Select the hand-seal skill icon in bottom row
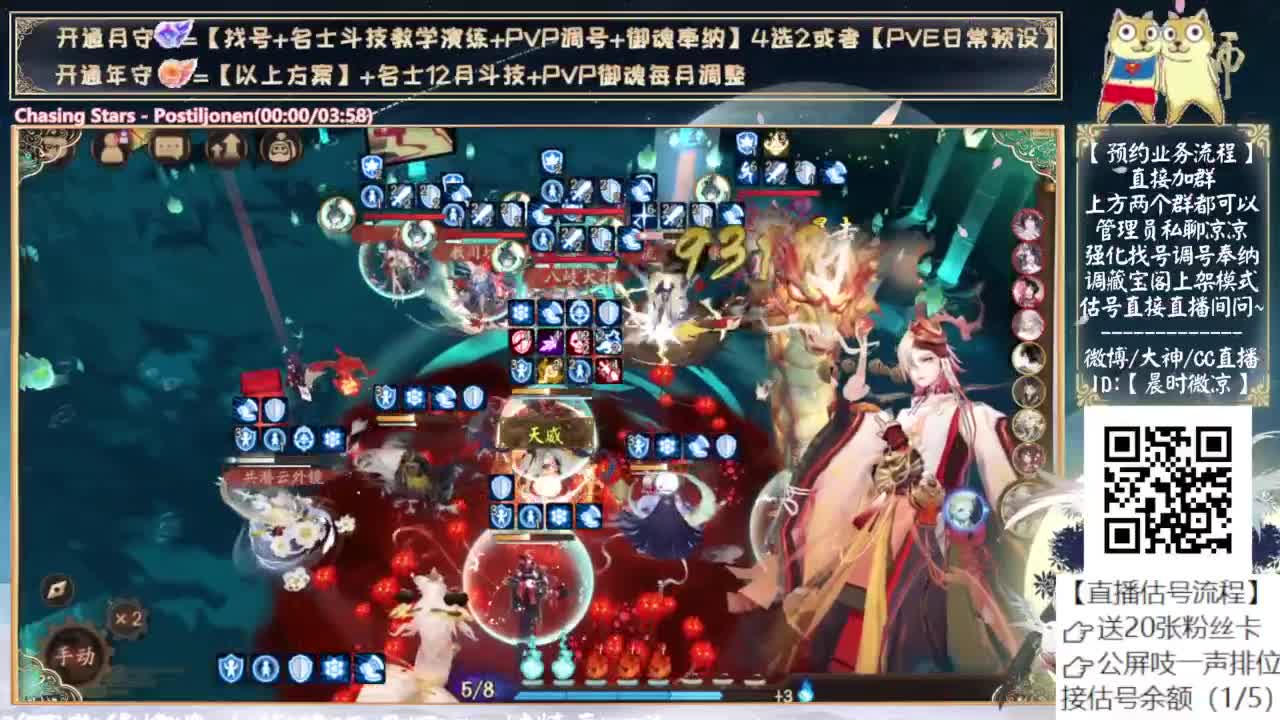Viewport: 1280px width, 720px height. pos(369,668)
